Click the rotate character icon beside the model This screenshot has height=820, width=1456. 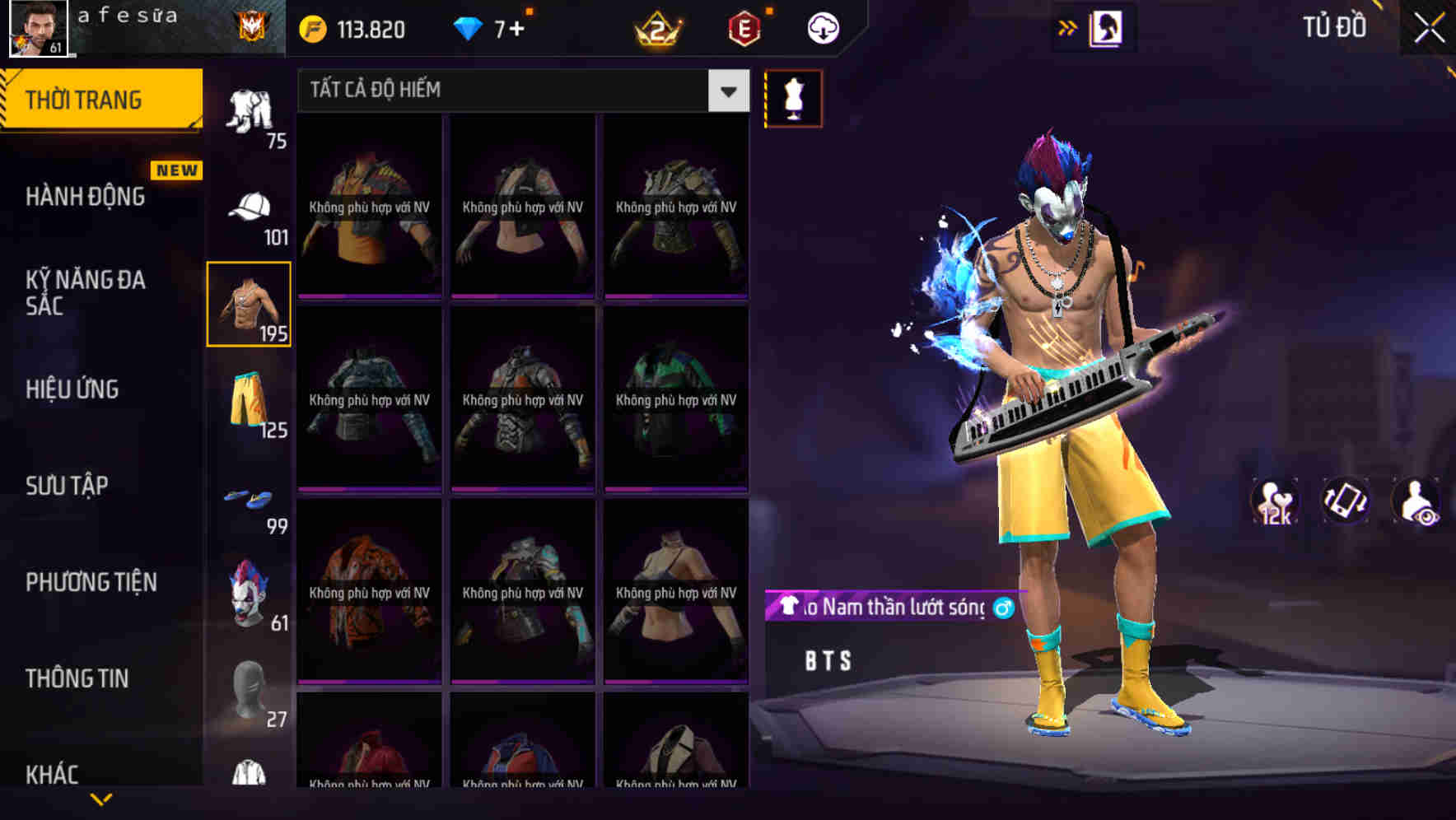coord(1346,502)
